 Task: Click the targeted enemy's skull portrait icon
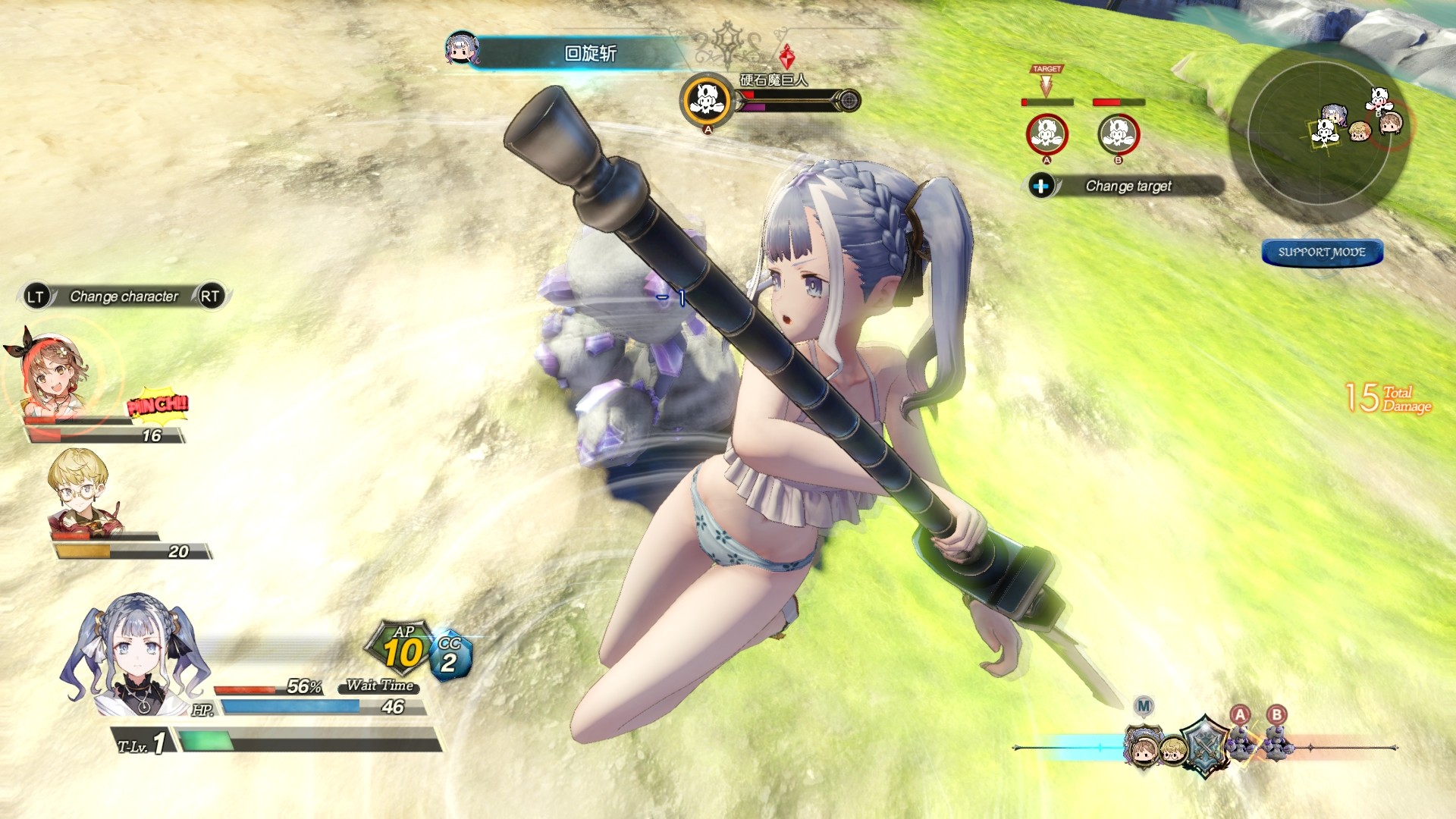tap(707, 100)
